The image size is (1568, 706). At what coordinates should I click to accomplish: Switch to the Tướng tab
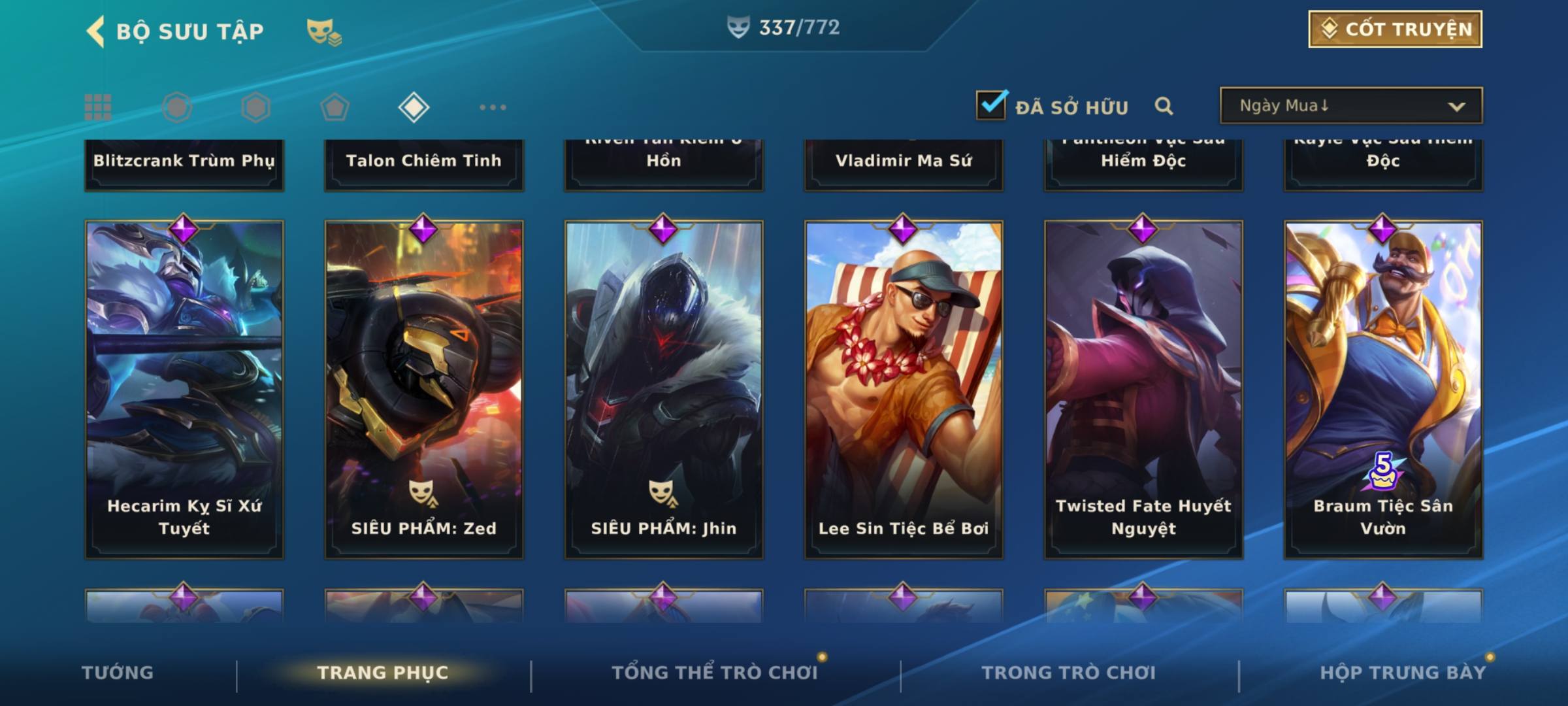click(x=118, y=673)
